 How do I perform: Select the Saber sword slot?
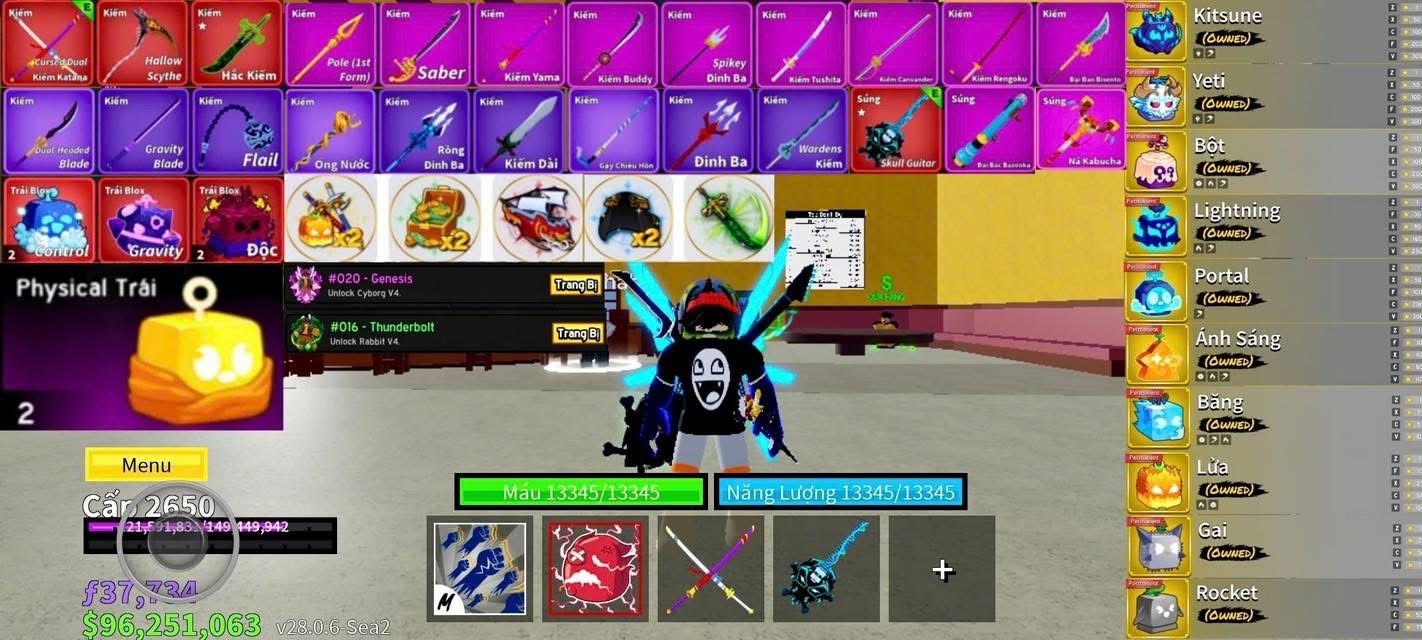tap(424, 44)
